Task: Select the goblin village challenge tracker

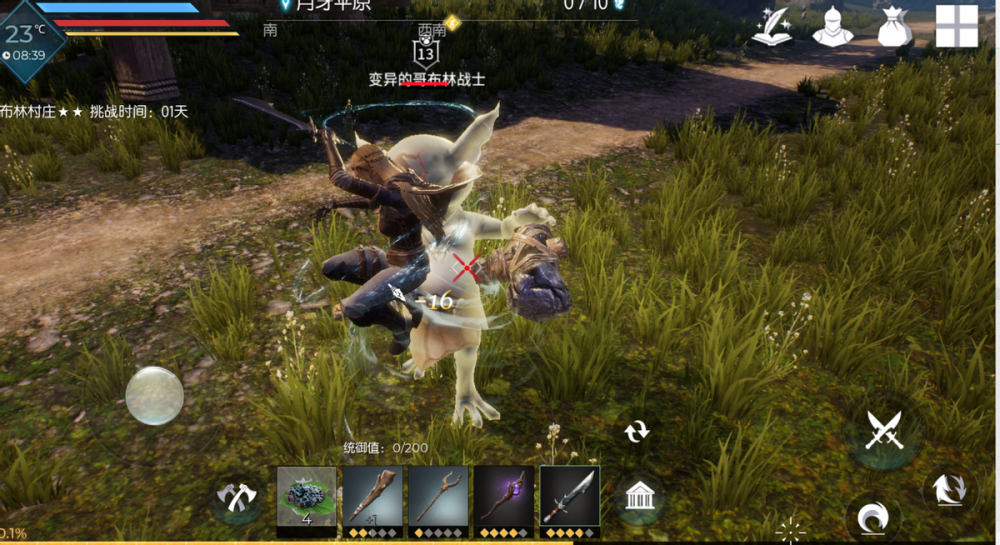Action: pyautogui.click(x=95, y=111)
